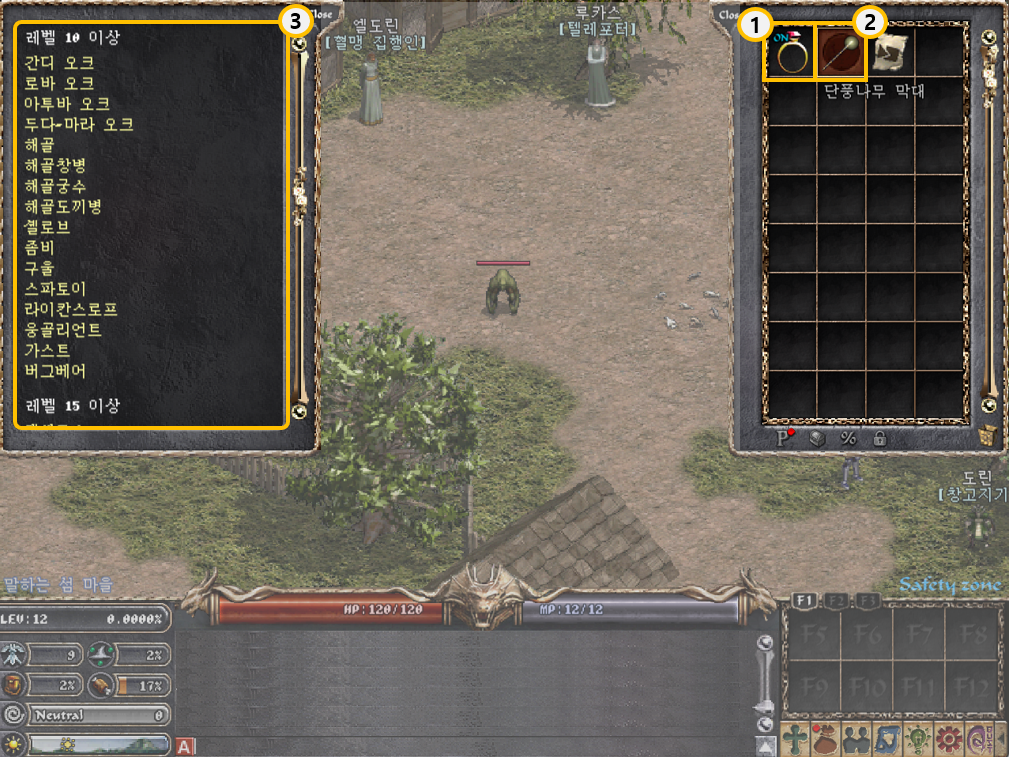1009x757 pixels.
Task: Select 라이칸스로프 in the polymorph list
Action: (72, 309)
